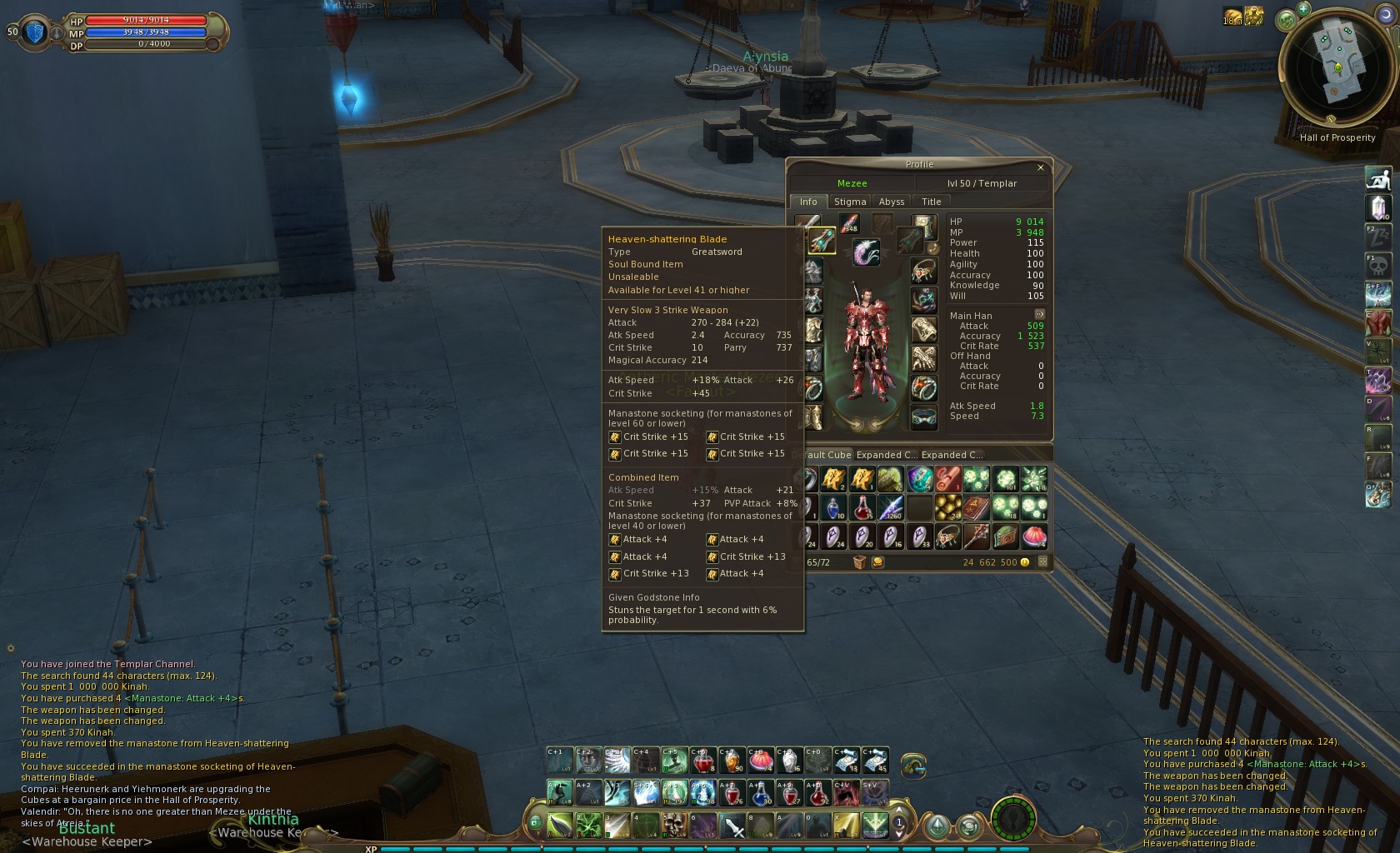
Task: Use the crossed sword skill in slot 7
Action: [732, 826]
